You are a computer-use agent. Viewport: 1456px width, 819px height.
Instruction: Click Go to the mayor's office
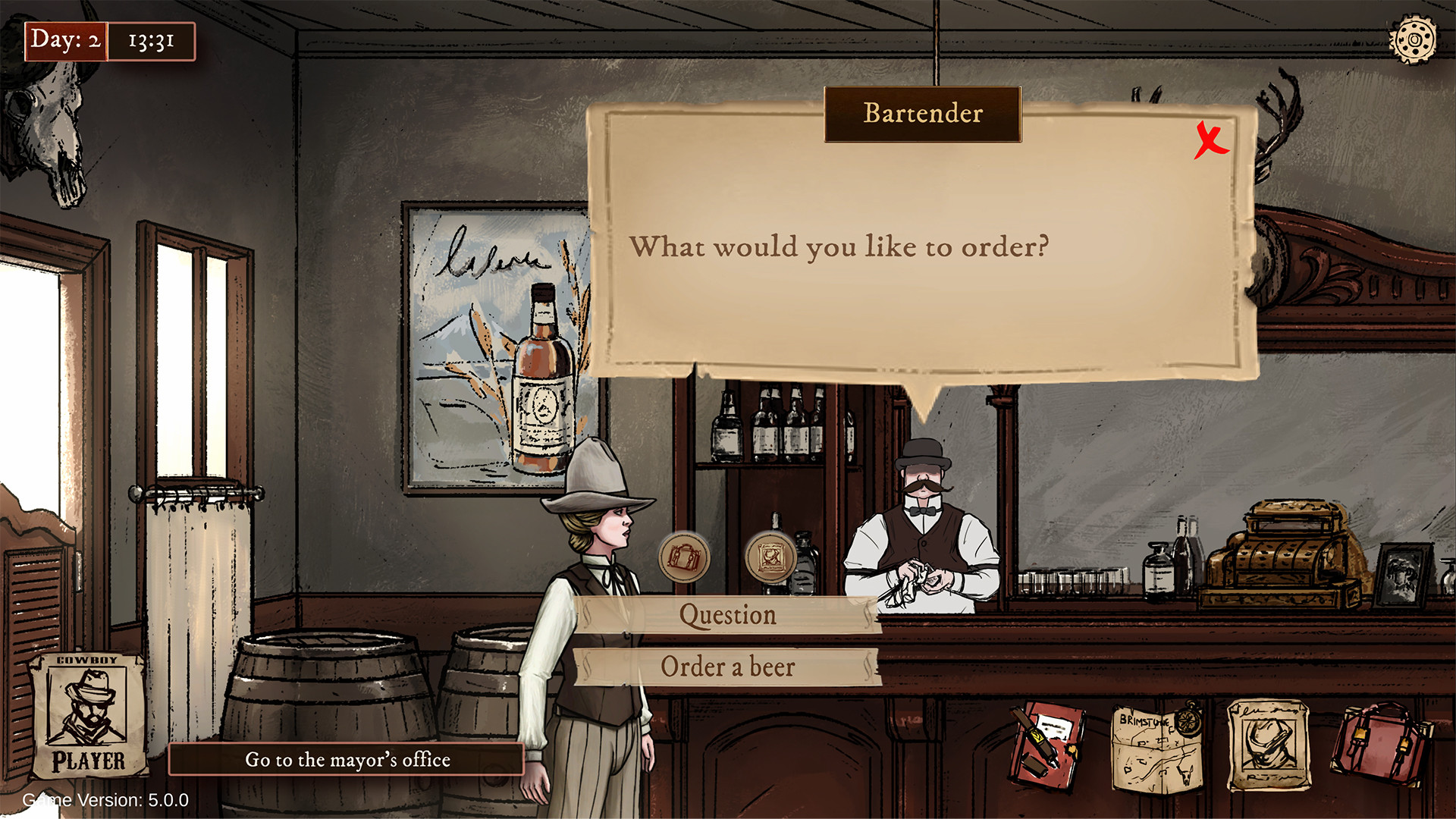click(x=347, y=760)
